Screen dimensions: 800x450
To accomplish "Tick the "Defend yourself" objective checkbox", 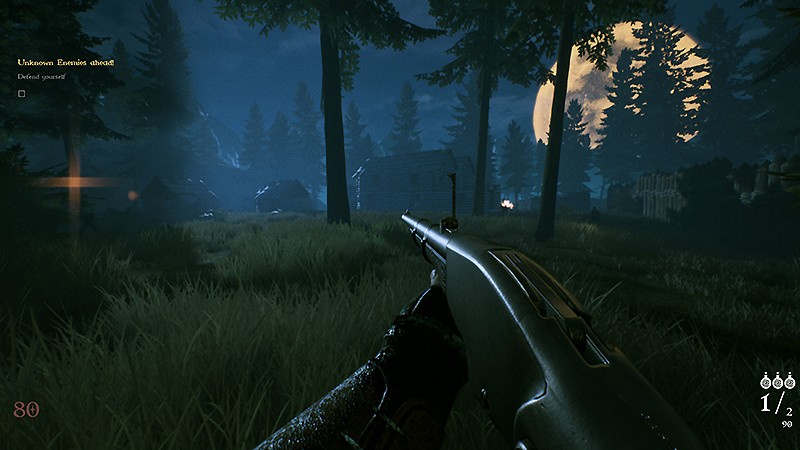I will [21, 93].
